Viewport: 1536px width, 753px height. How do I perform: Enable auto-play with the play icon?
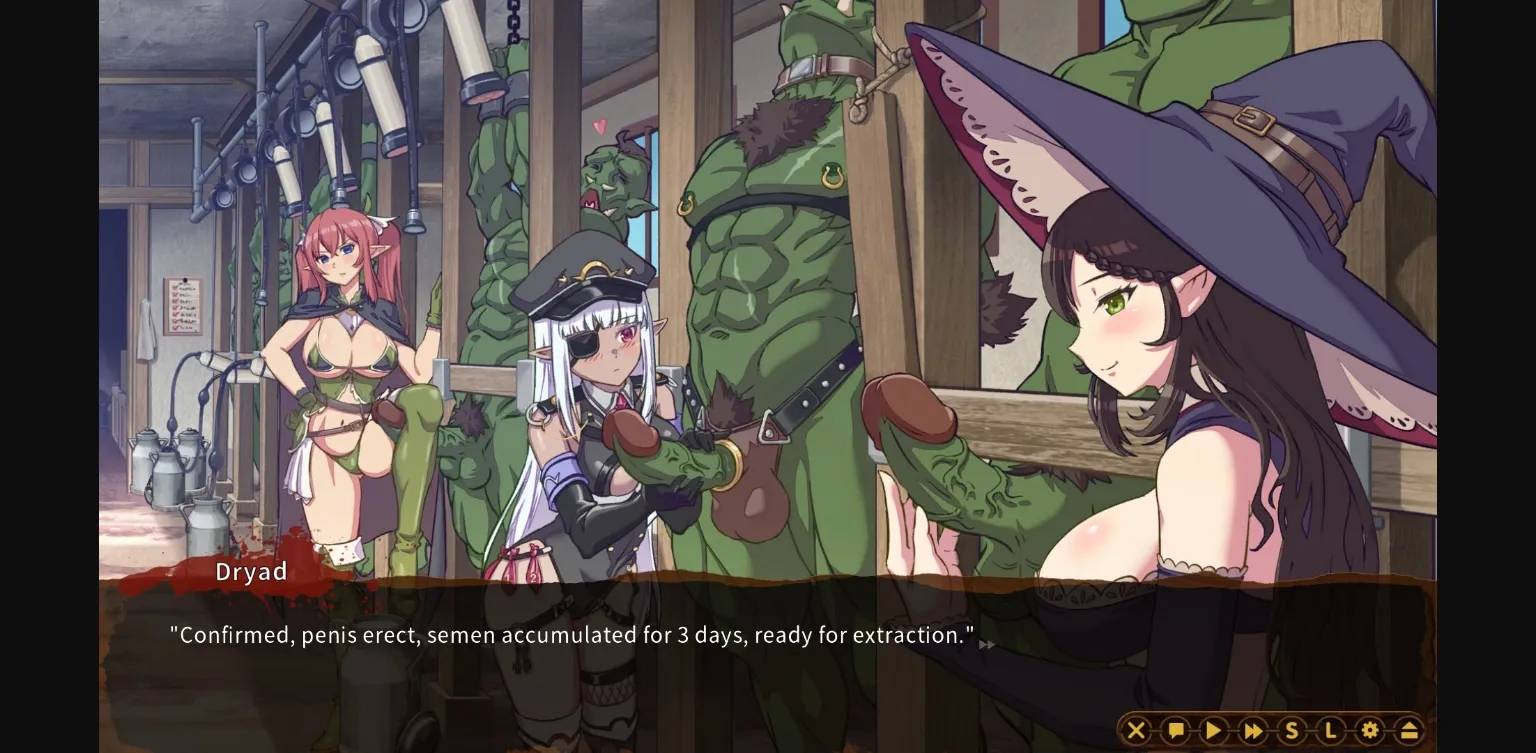[x=1213, y=730]
